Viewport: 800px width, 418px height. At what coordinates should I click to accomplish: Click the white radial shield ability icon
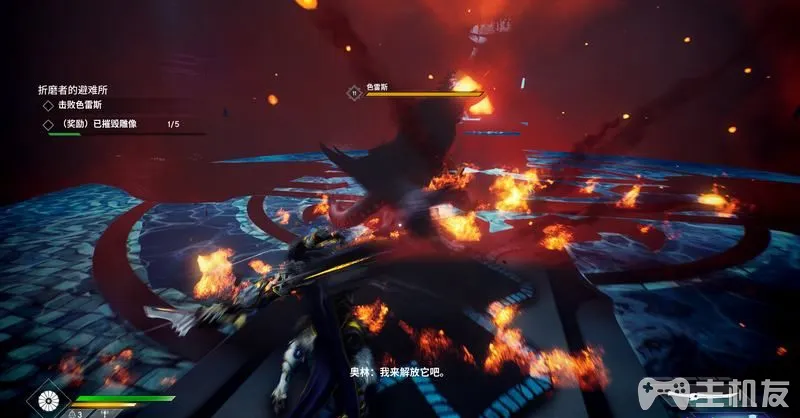click(x=45, y=402)
